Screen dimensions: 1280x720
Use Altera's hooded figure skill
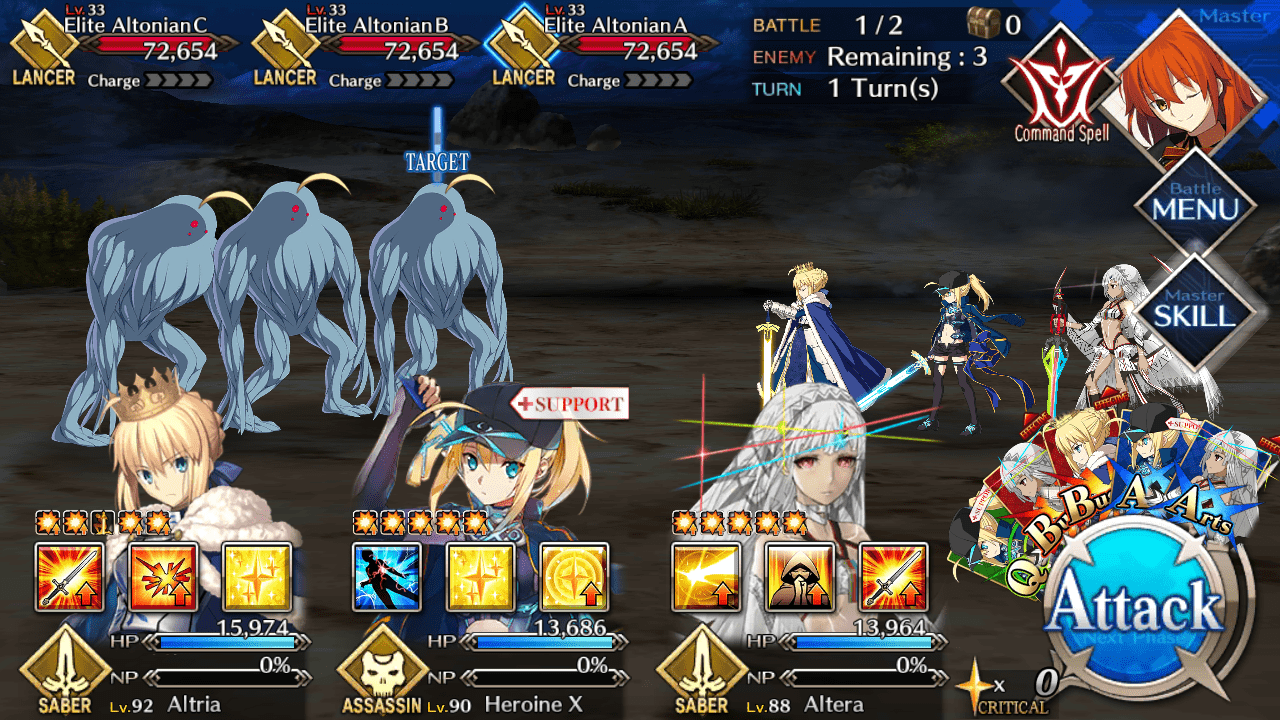(800, 577)
